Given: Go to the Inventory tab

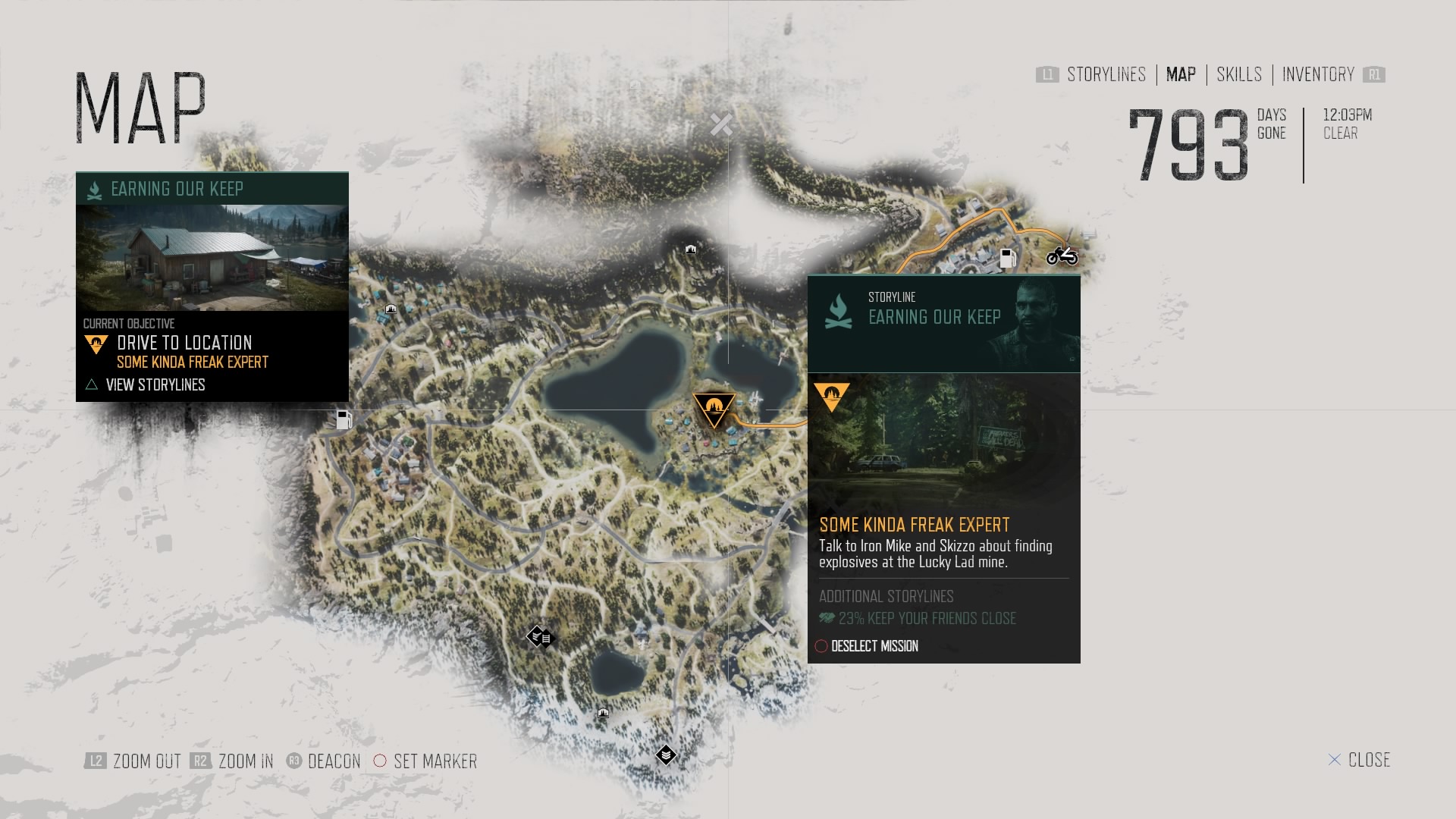Looking at the screenshot, I should [x=1318, y=74].
